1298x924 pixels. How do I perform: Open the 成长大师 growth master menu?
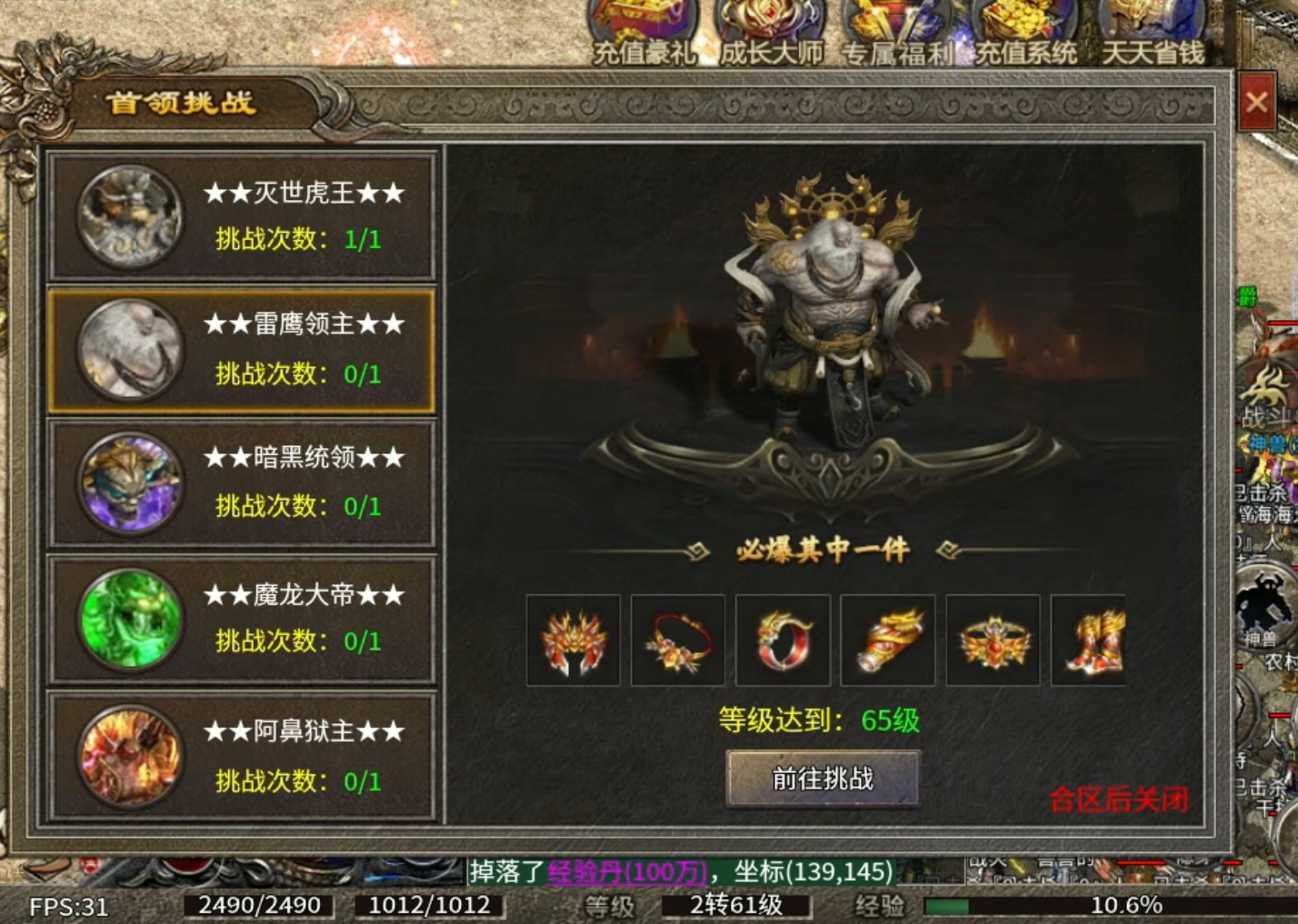coord(771,32)
